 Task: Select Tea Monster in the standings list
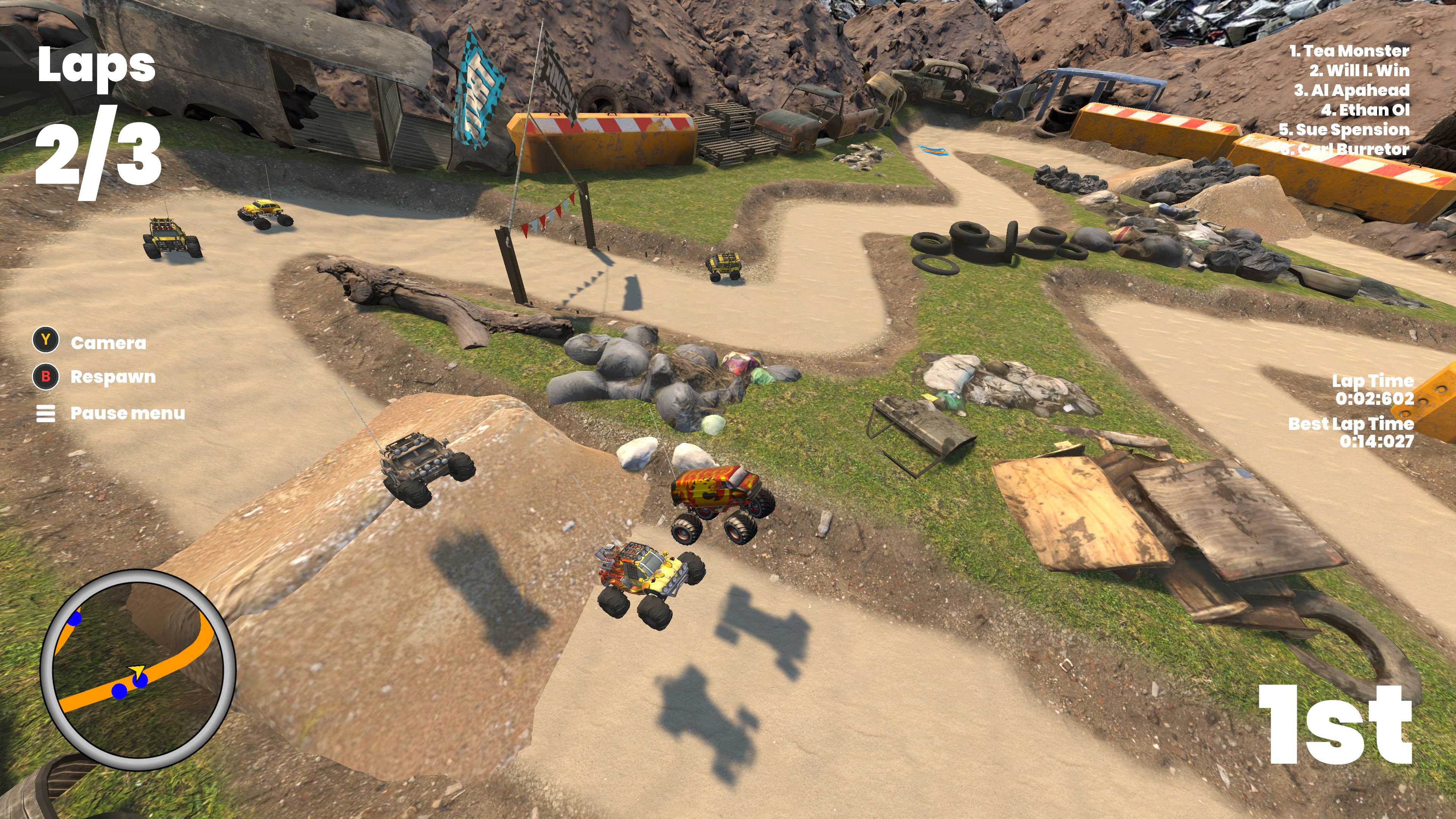pos(1349,51)
